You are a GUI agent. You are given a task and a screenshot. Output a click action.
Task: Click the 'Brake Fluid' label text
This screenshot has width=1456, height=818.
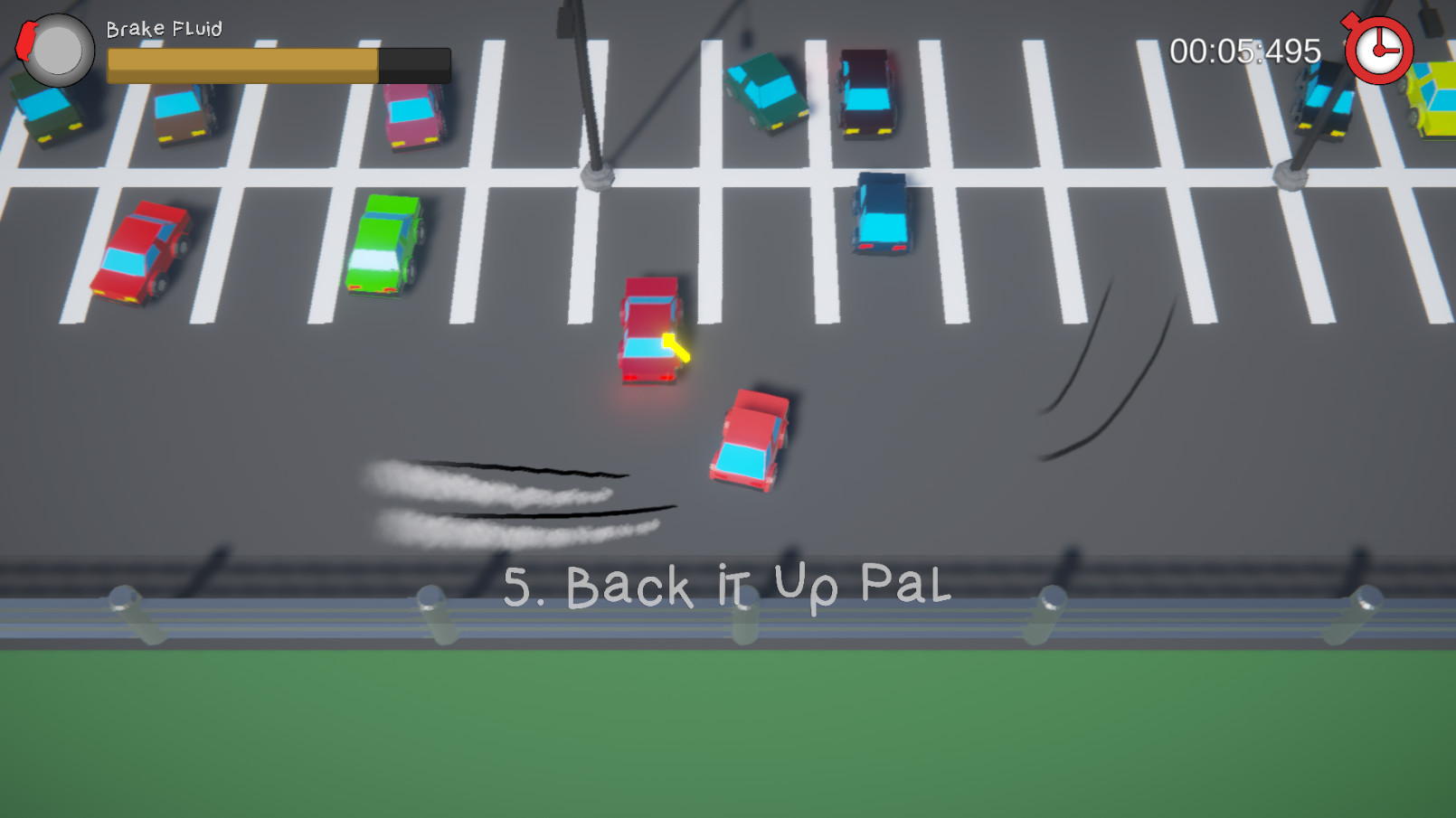pos(163,28)
